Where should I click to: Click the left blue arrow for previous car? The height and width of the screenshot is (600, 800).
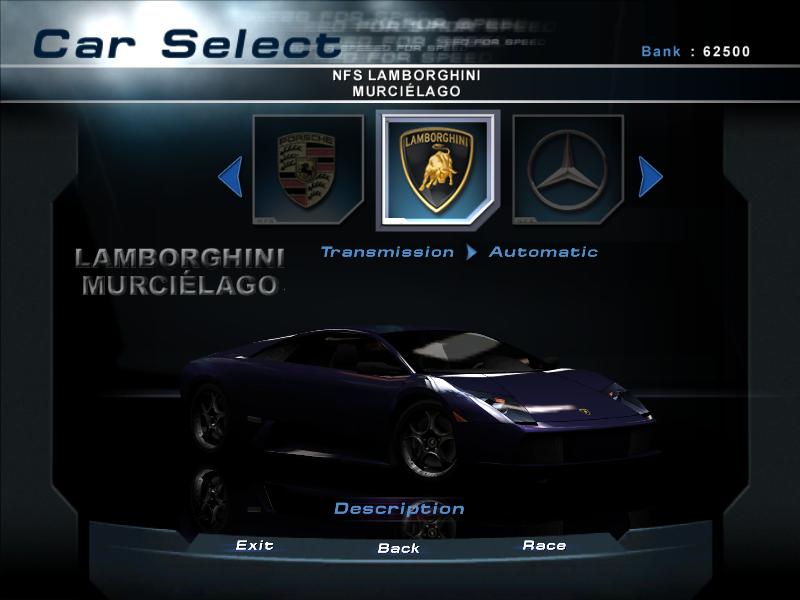point(231,178)
